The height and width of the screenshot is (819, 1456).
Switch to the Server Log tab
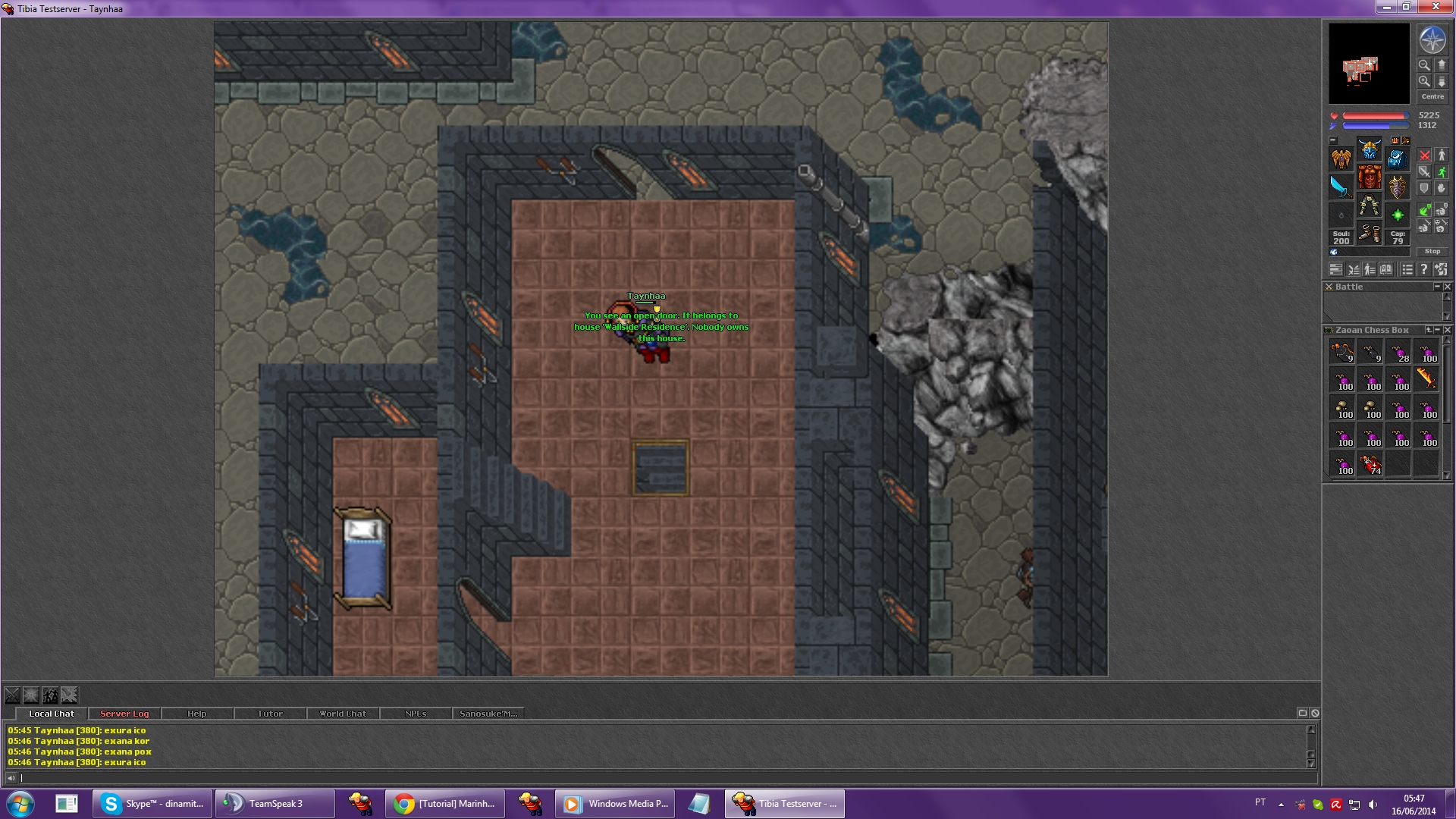coord(124,714)
